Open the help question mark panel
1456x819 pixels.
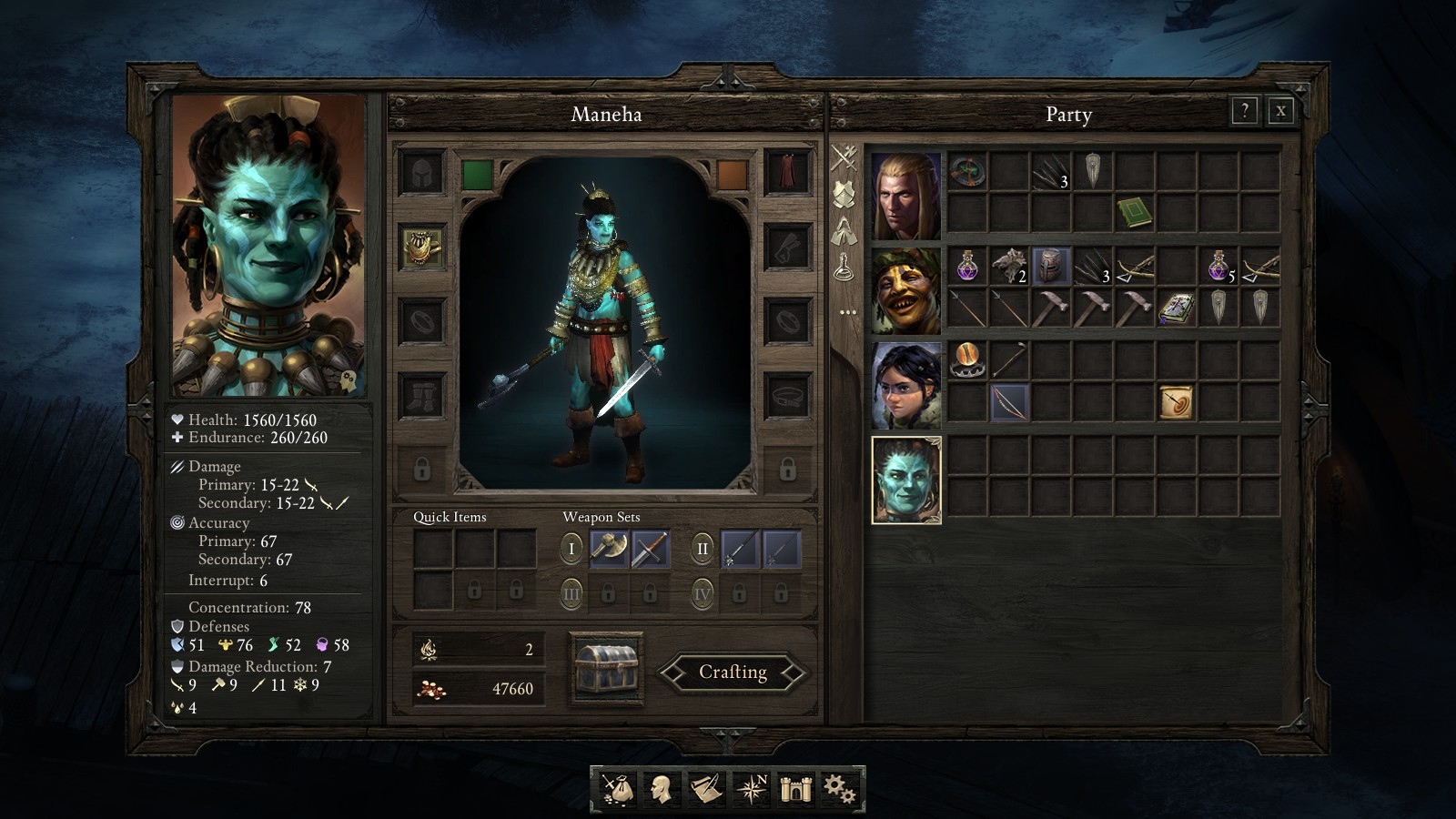[x=1243, y=112]
